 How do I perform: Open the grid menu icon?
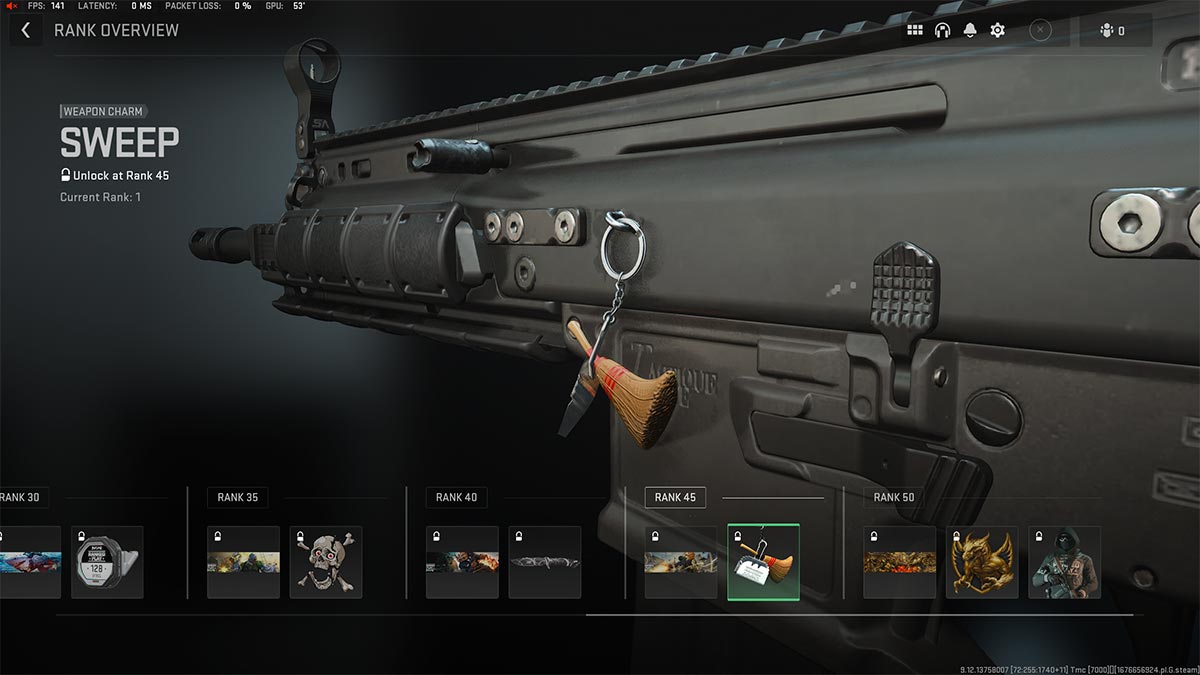[x=915, y=30]
